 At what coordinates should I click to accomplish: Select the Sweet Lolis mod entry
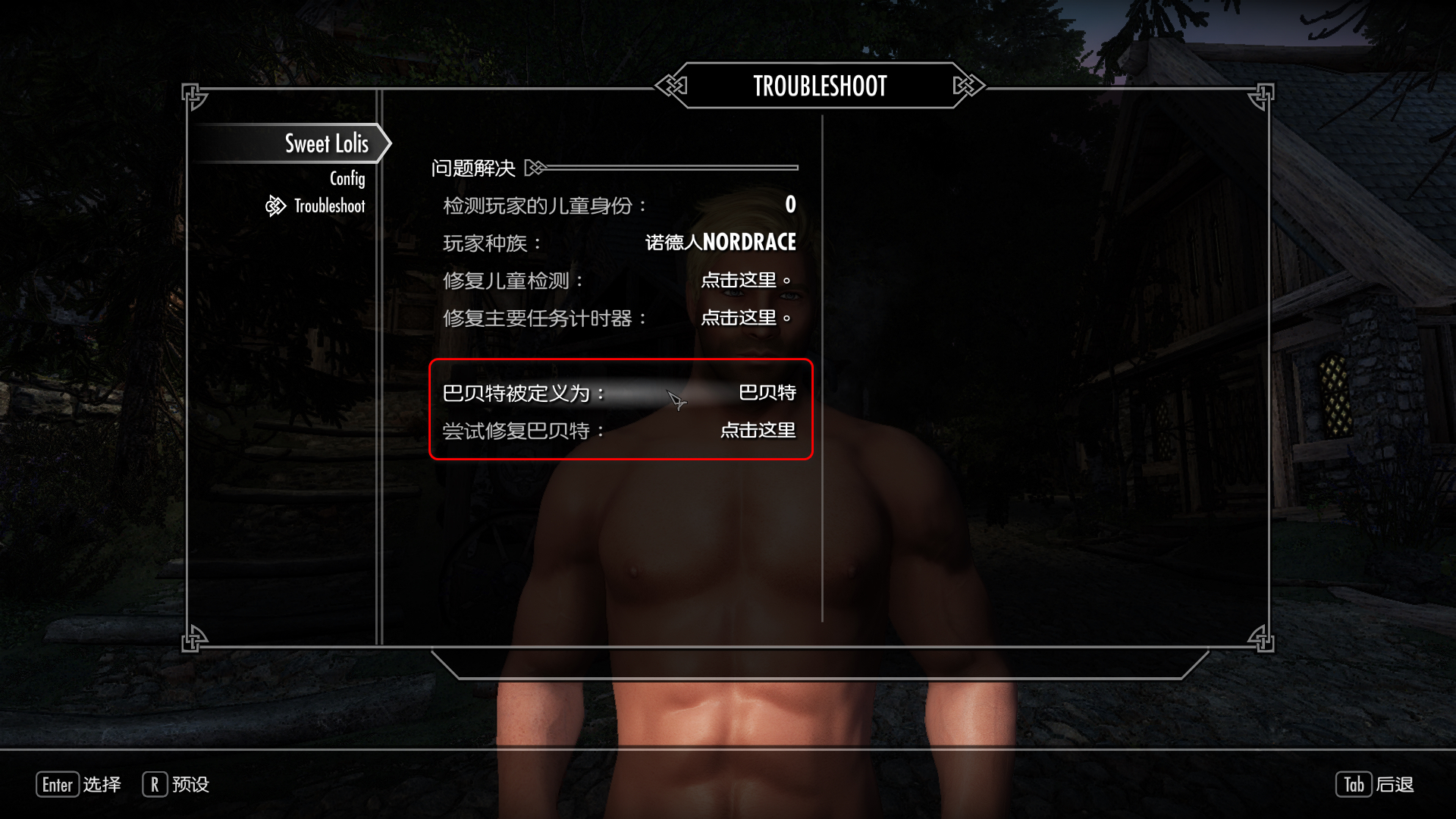click(x=326, y=143)
